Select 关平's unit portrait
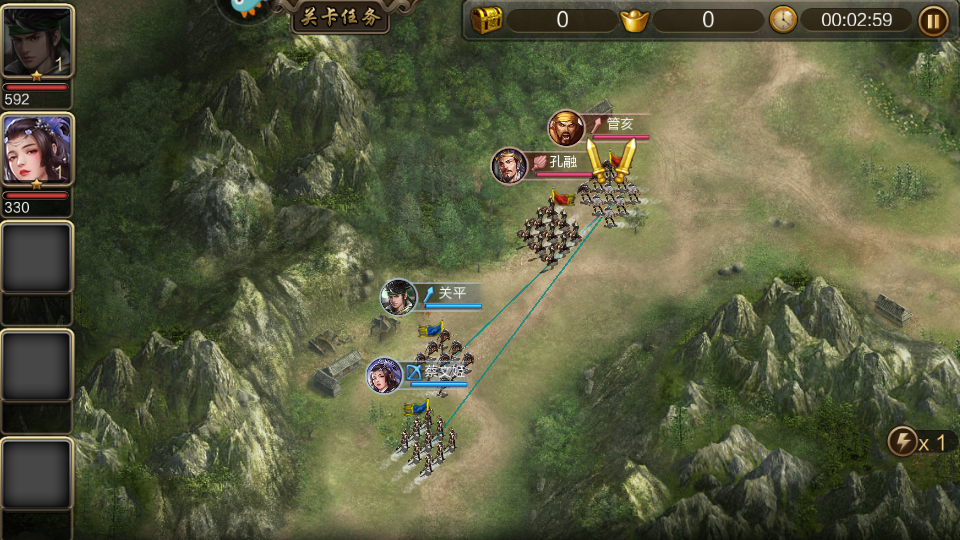This screenshot has height=540, width=960. point(398,297)
